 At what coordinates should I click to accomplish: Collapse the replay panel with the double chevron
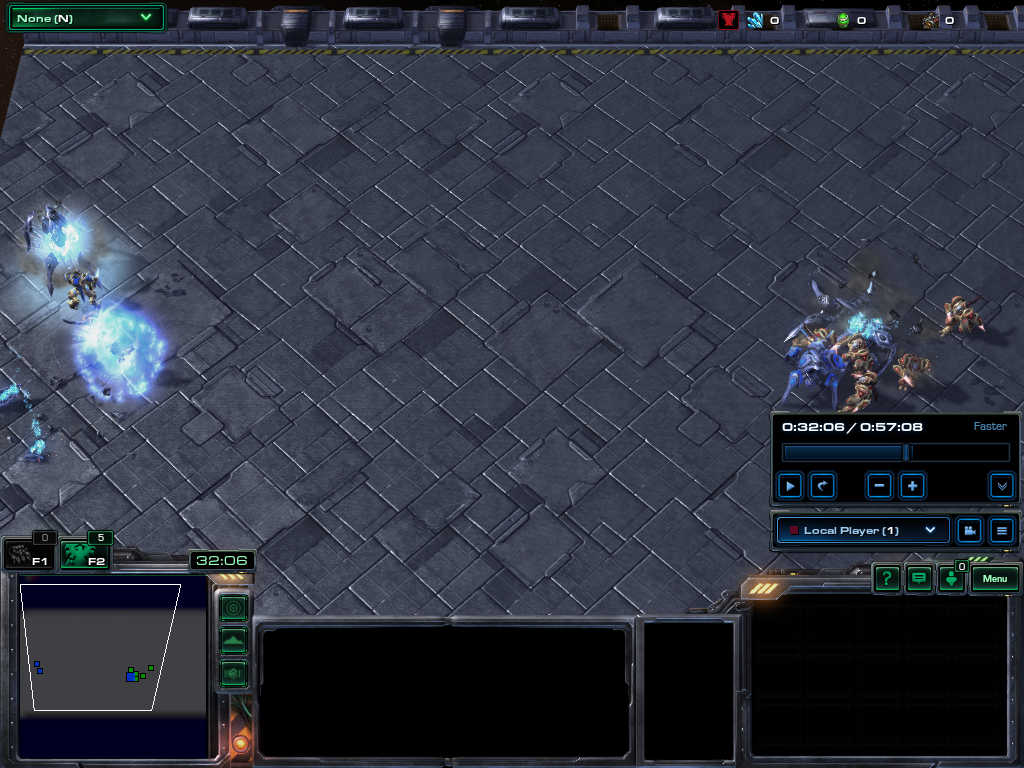(1001, 486)
